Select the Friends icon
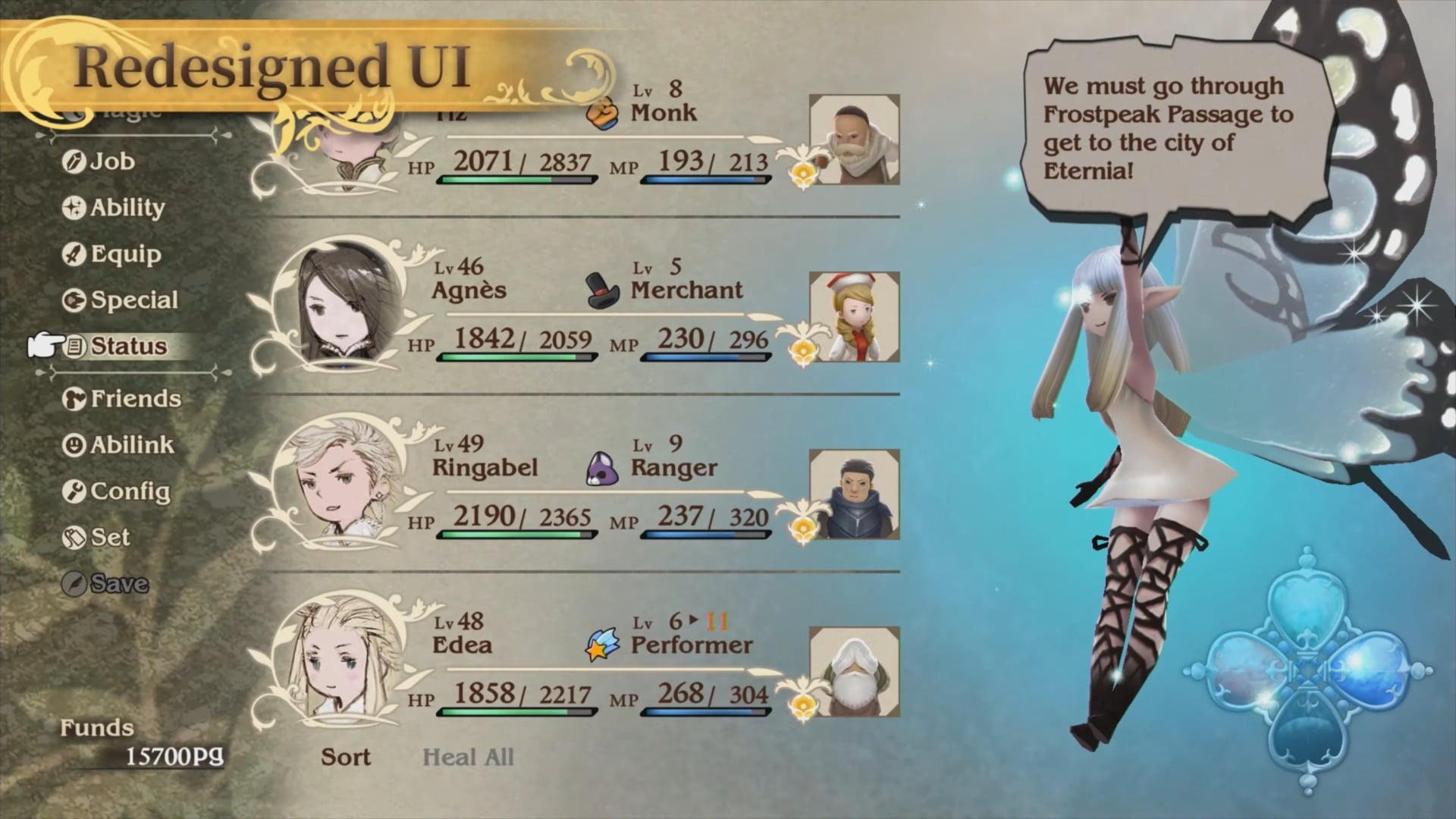1456x819 pixels. click(x=74, y=399)
